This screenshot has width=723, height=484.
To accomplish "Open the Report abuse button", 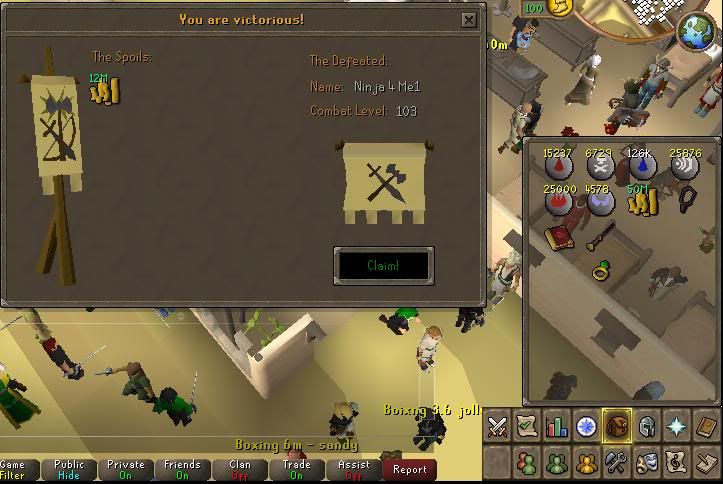I will [x=409, y=469].
